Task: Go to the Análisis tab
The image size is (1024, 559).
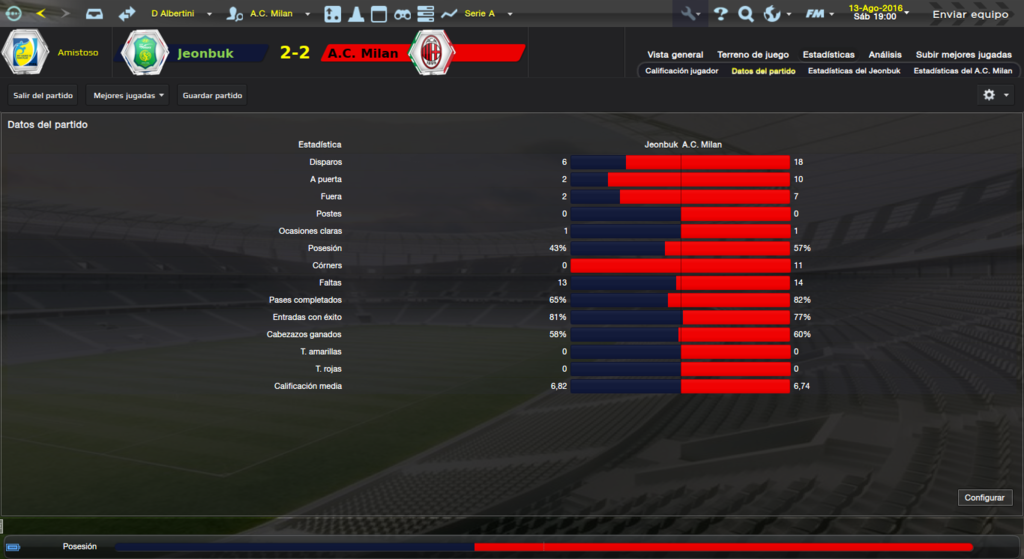Action: tap(885, 55)
